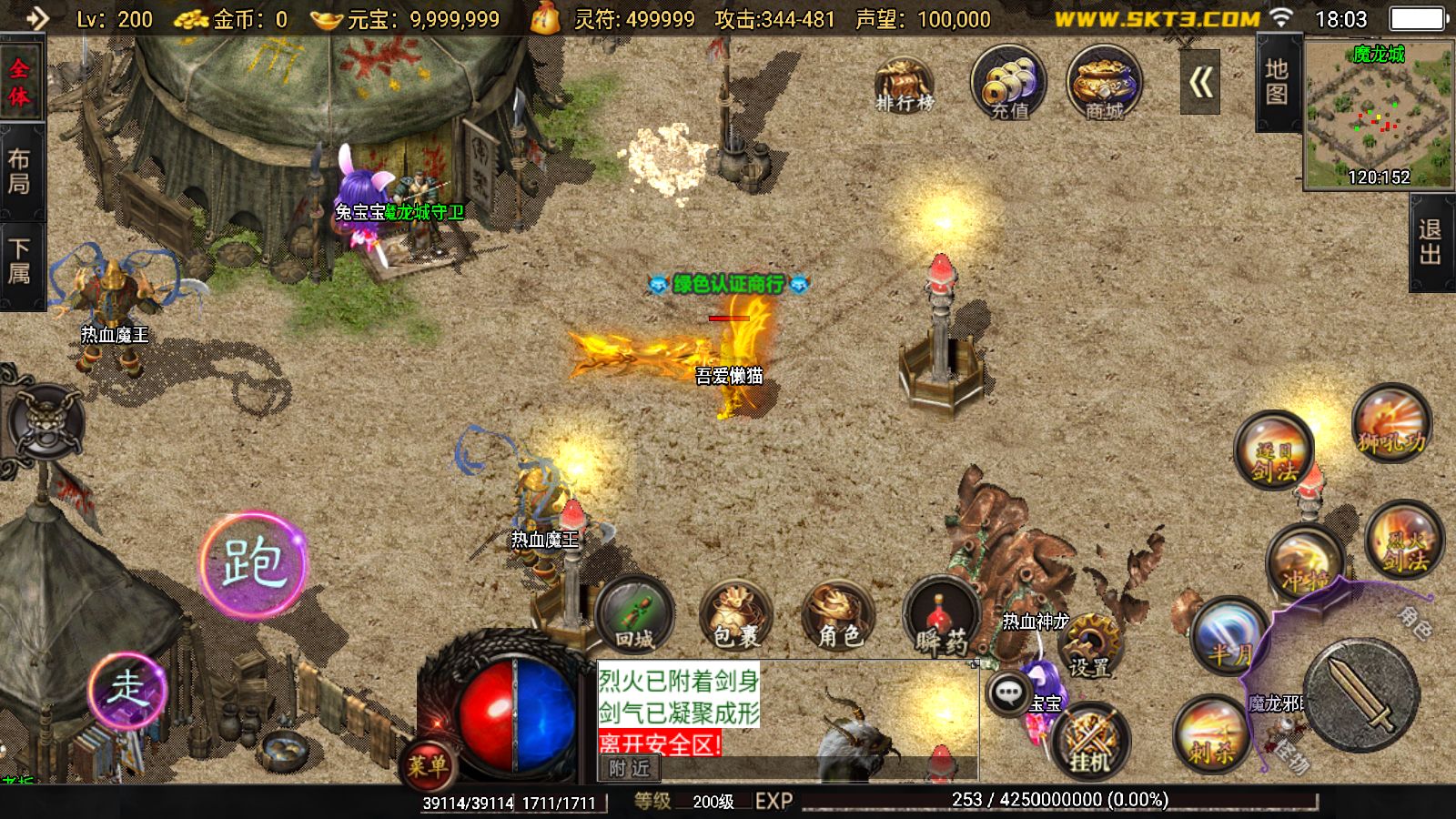Activate 挂机 auto-battle
This screenshot has height=819, width=1456.
1090,739
